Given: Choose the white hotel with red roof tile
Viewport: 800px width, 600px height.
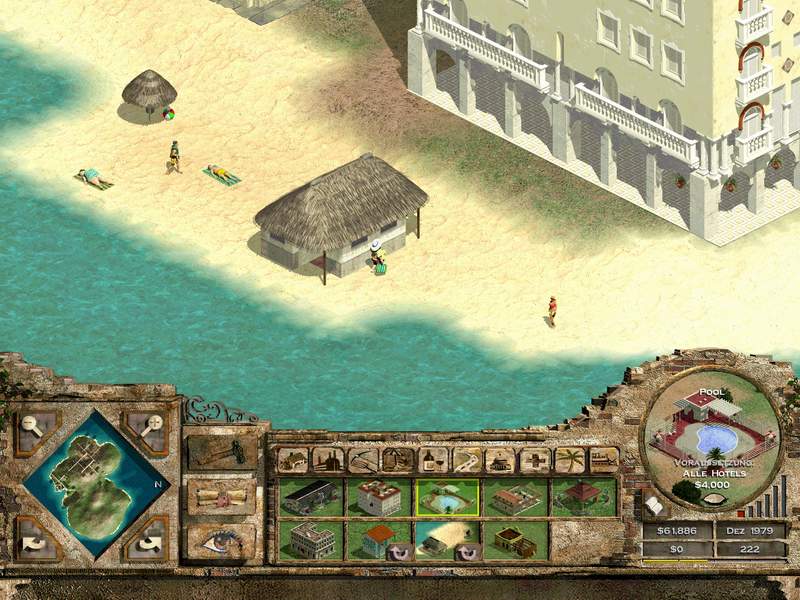Looking at the screenshot, I should (x=379, y=498).
